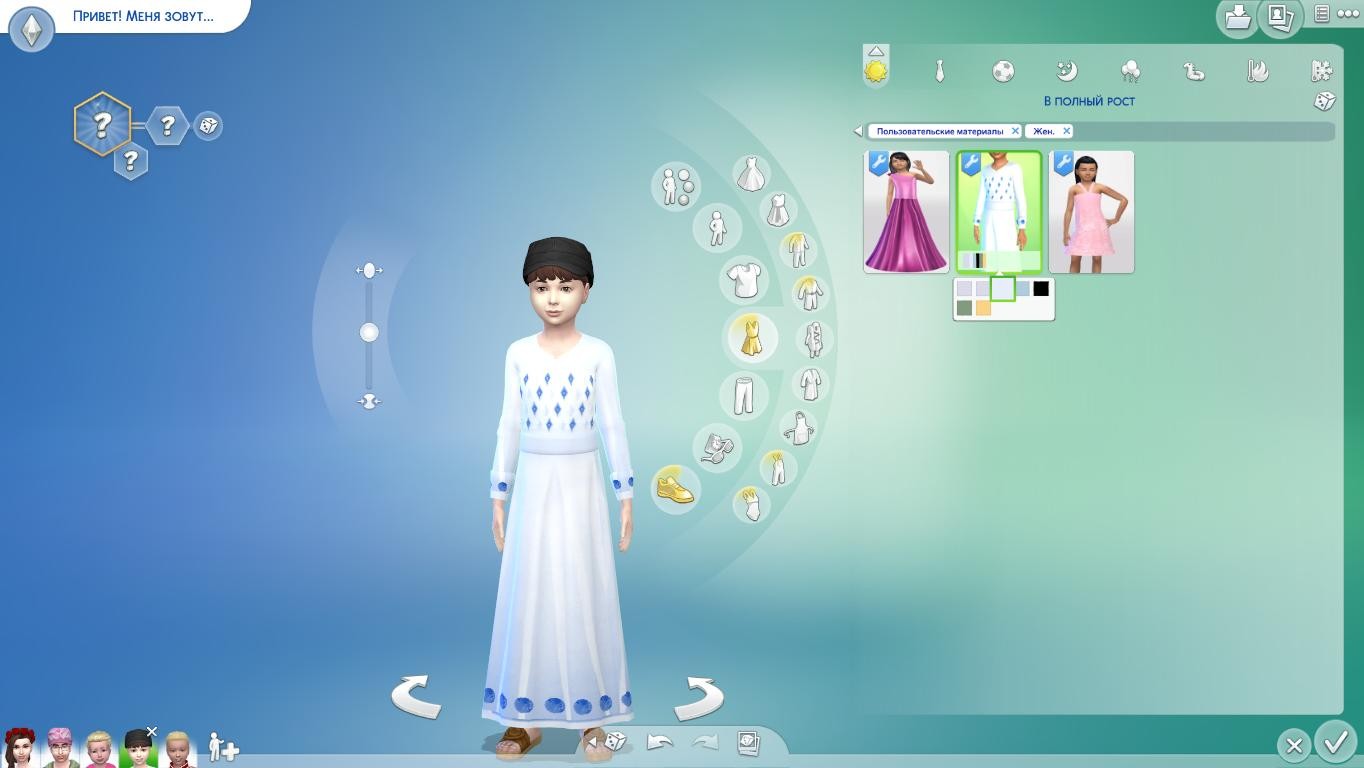Image resolution: width=1364 pixels, height=768 pixels.
Task: Confirm the household with the checkmark button
Action: (x=1336, y=743)
